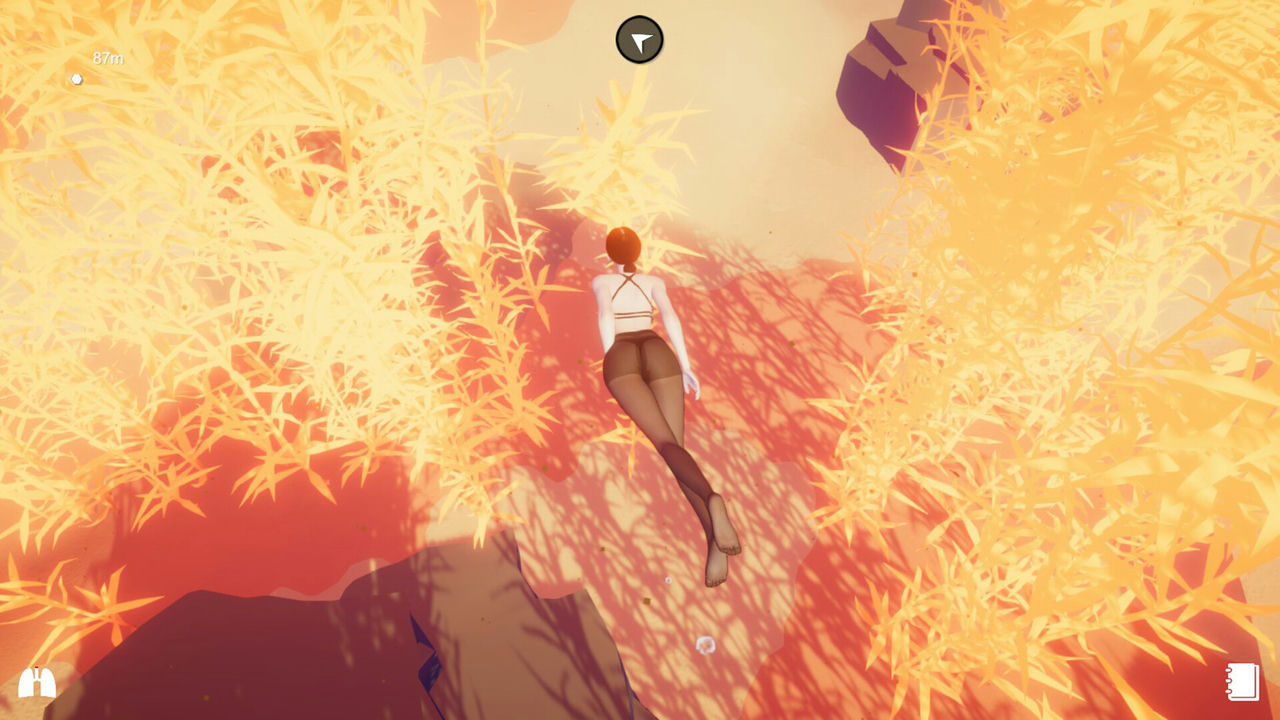The height and width of the screenshot is (720, 1280).
Task: Select the lungs breath icon
Action: click(37, 682)
